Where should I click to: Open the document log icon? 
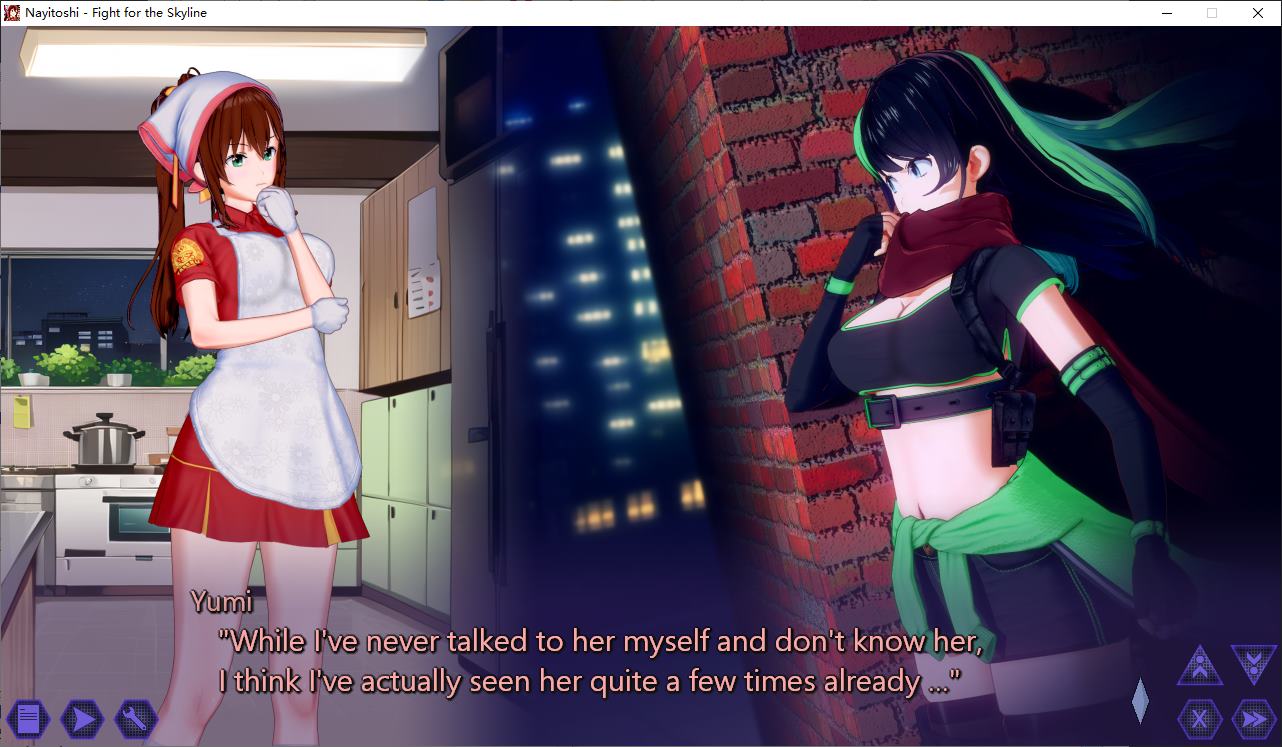[28, 717]
